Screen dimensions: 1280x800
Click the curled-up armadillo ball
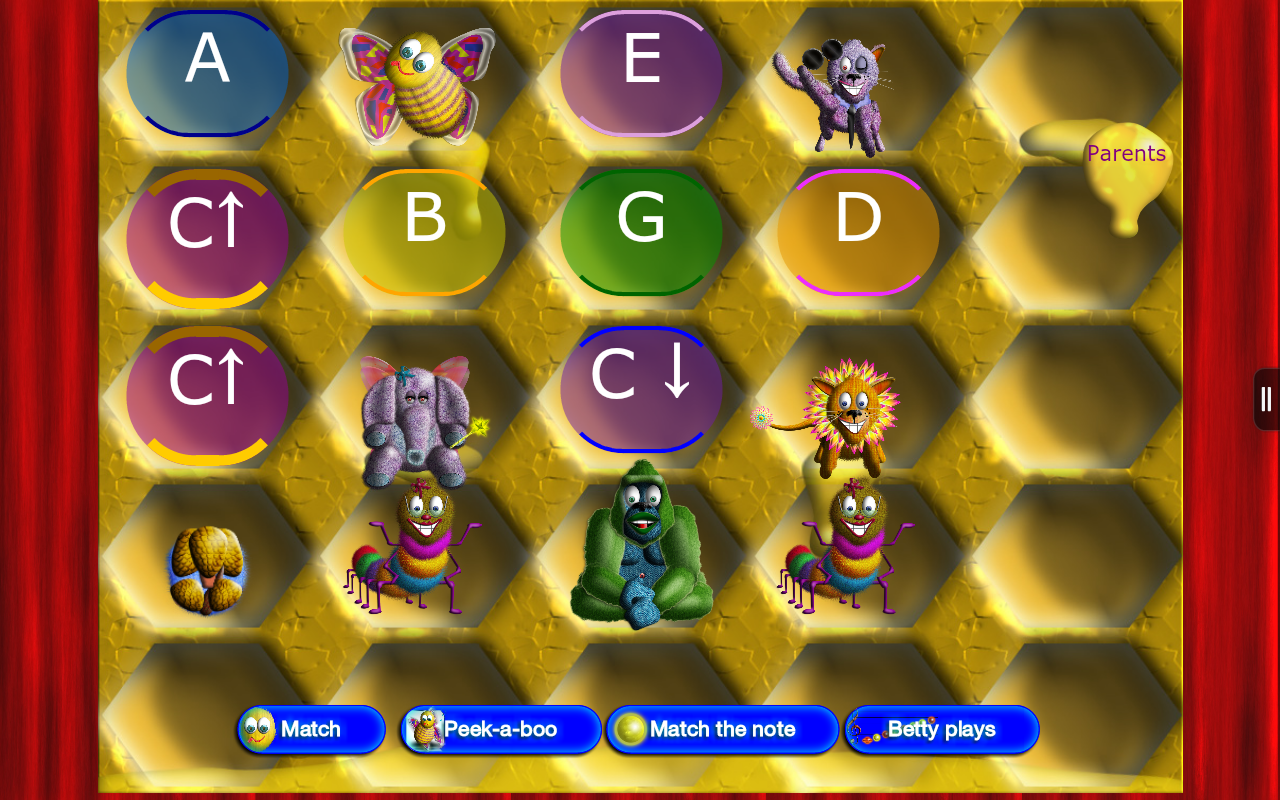205,570
